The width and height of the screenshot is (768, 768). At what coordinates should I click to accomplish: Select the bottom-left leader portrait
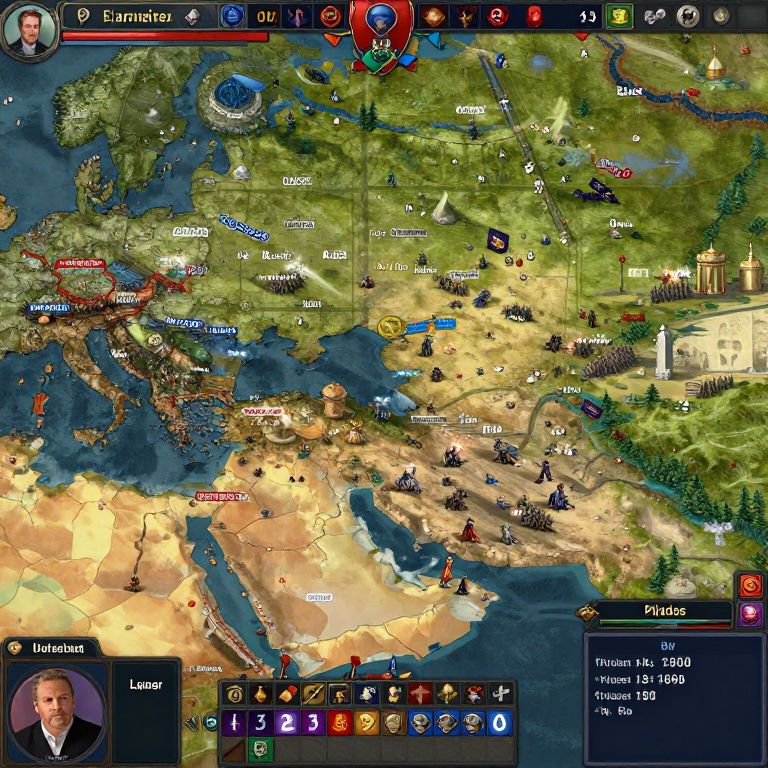56,714
